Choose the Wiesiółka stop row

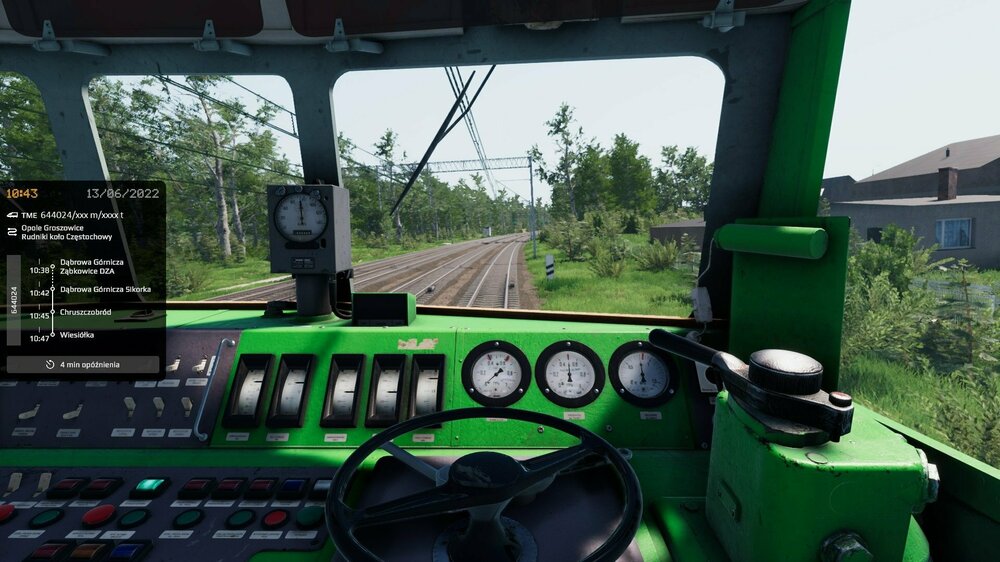77,336
